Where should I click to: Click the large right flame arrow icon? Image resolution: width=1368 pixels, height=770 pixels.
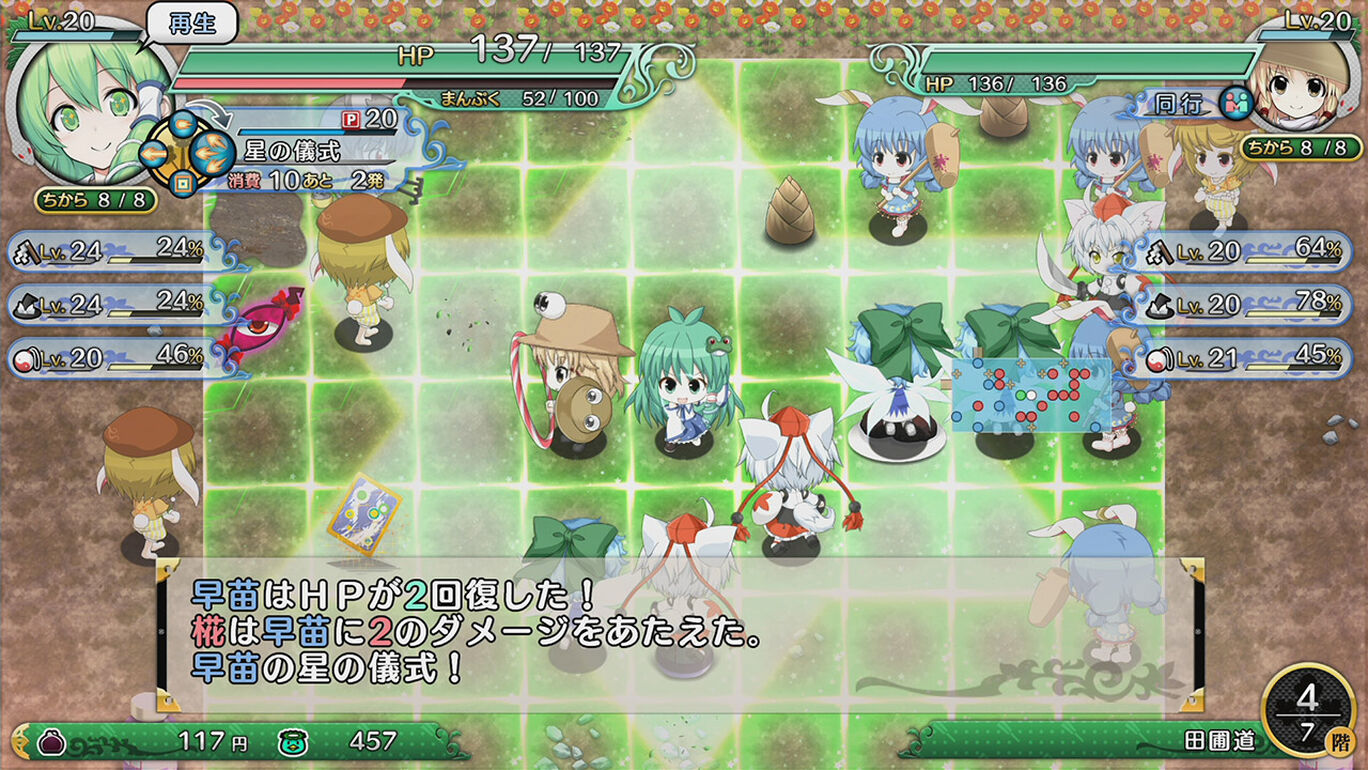tap(211, 153)
